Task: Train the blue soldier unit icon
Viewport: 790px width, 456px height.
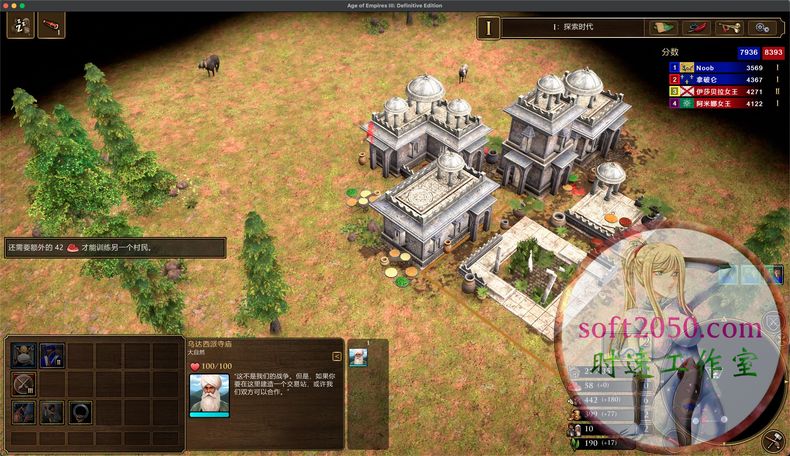Action: click(52, 355)
